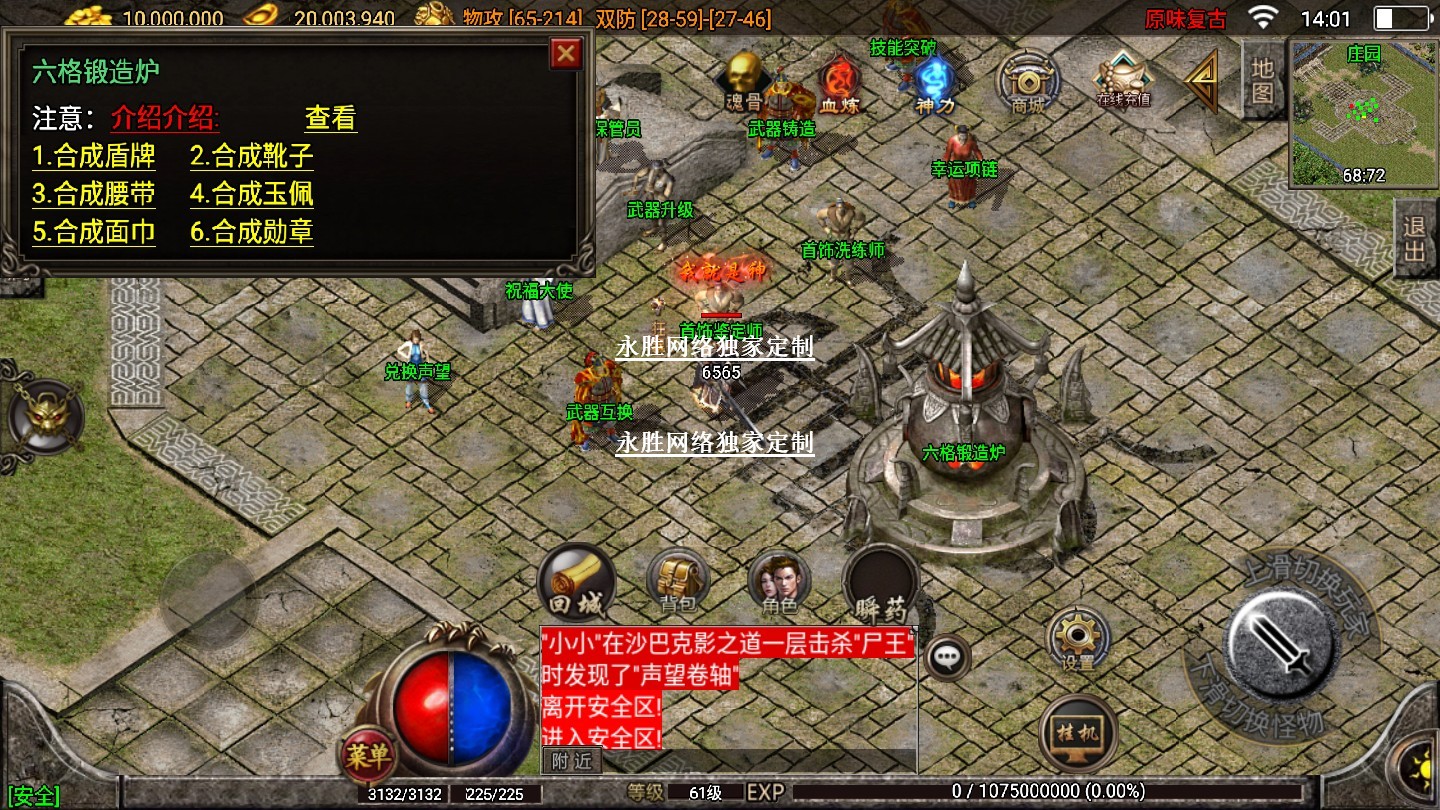1440x810 pixels.
Task: Open the 背包 bag
Action: 678,582
